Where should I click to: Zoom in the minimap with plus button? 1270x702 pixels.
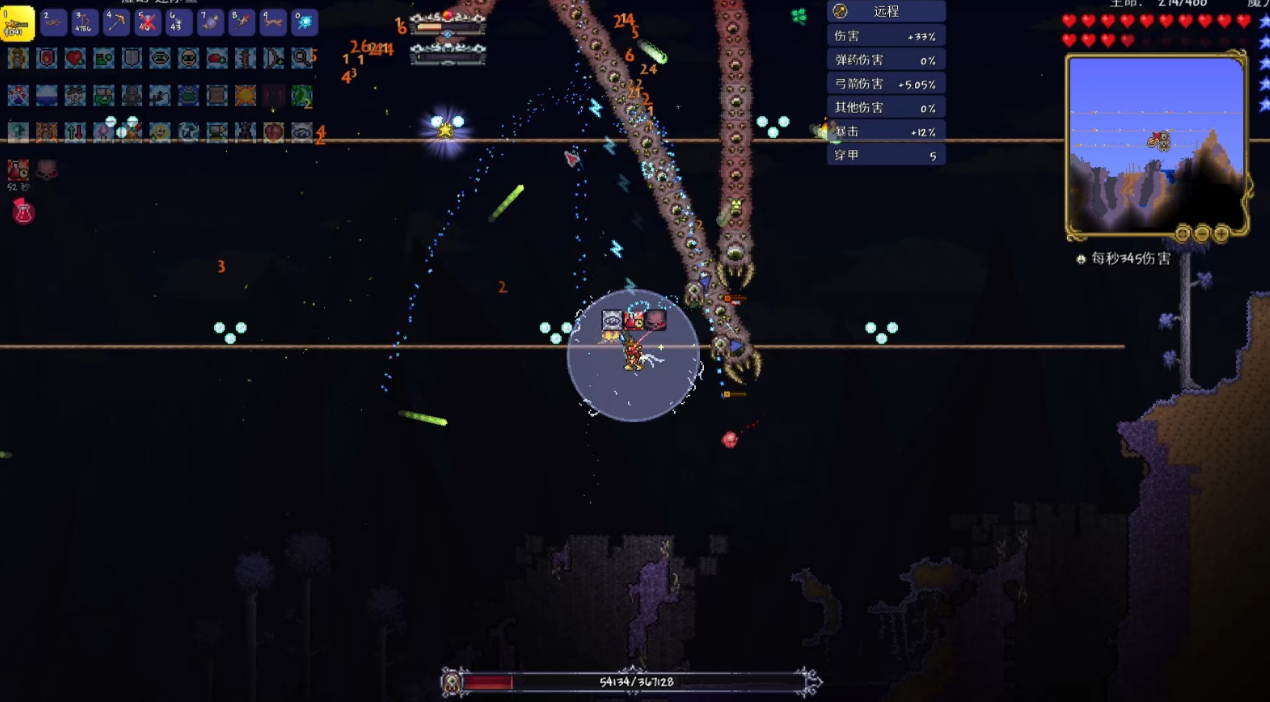pyautogui.click(x=1221, y=234)
